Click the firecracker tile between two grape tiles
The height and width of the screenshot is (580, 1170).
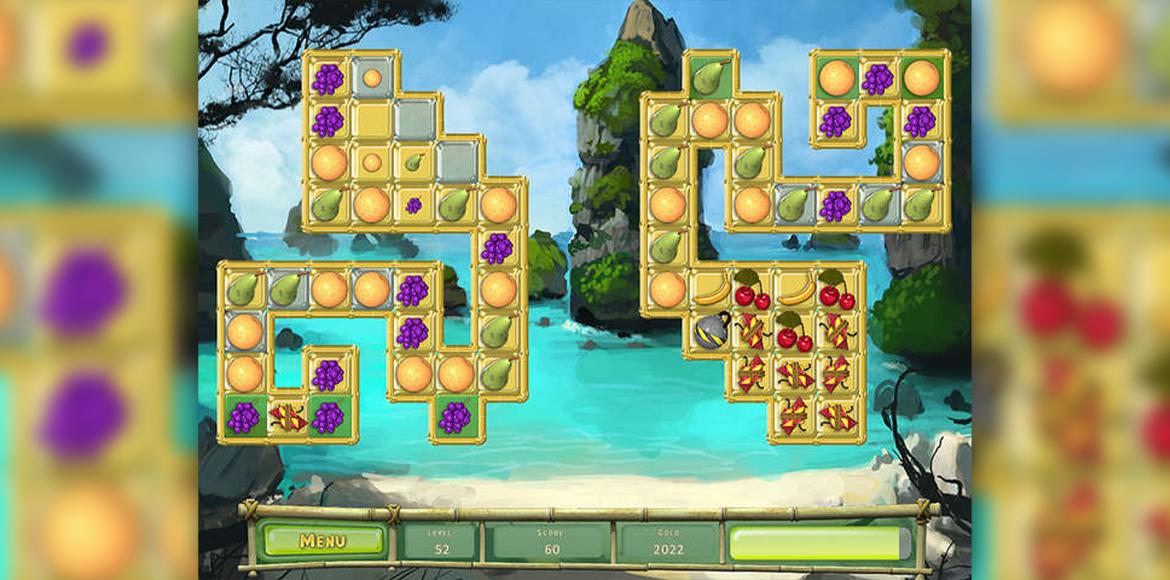pos(286,417)
